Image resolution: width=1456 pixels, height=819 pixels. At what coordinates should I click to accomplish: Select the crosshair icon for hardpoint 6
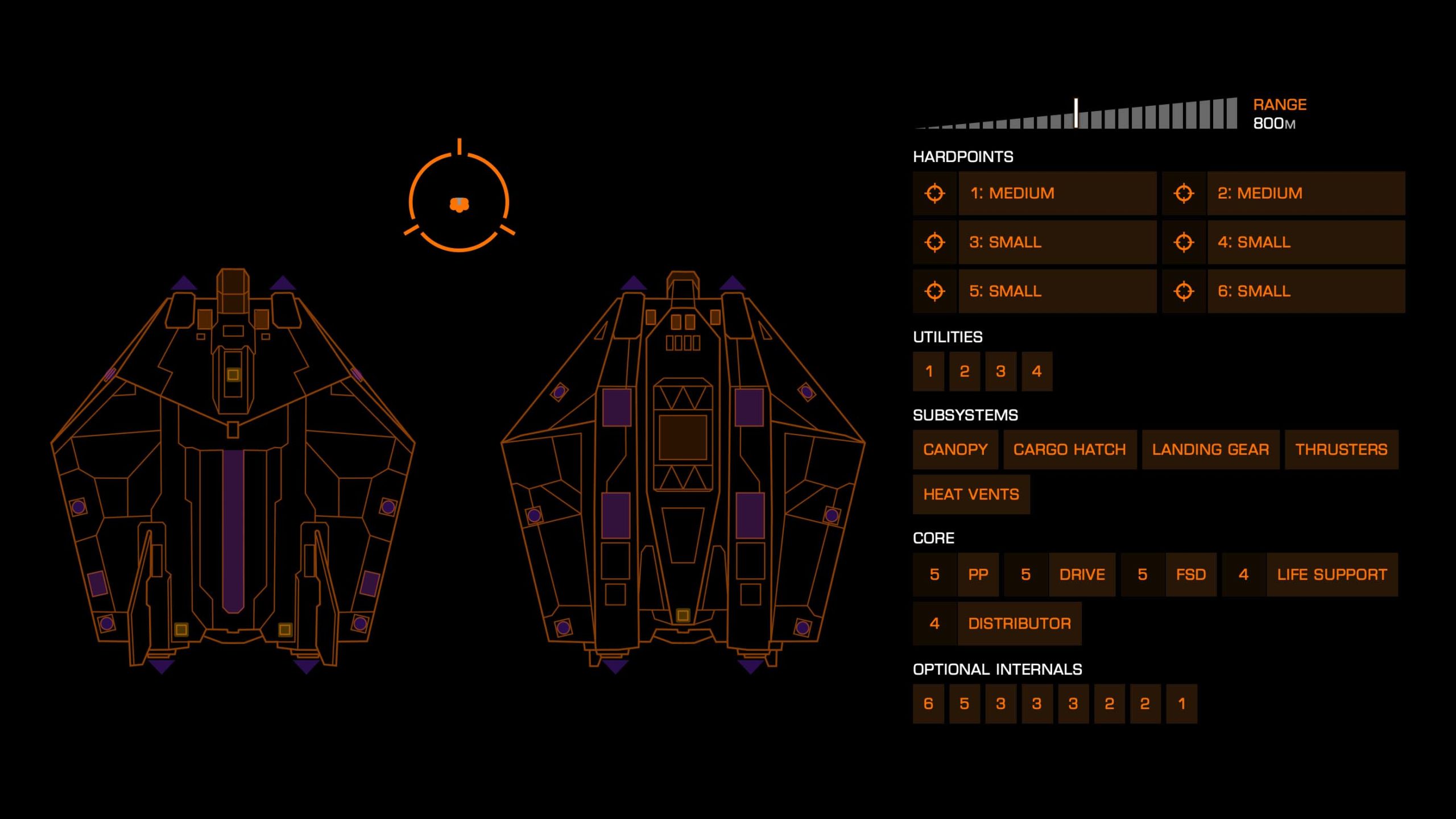coord(1184,291)
